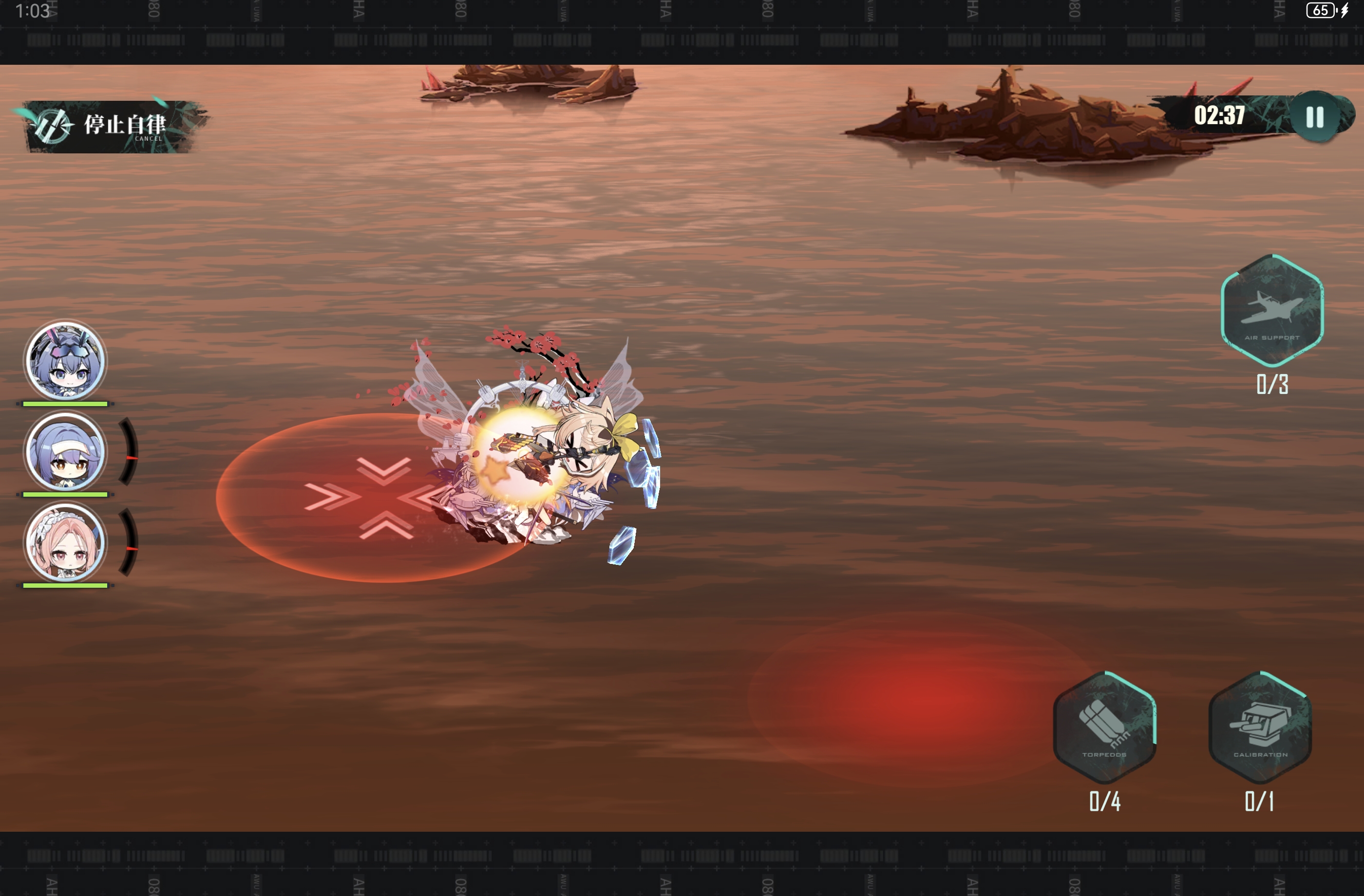Fire the Calibration main gun skill
1364x896 pixels.
1260,728
